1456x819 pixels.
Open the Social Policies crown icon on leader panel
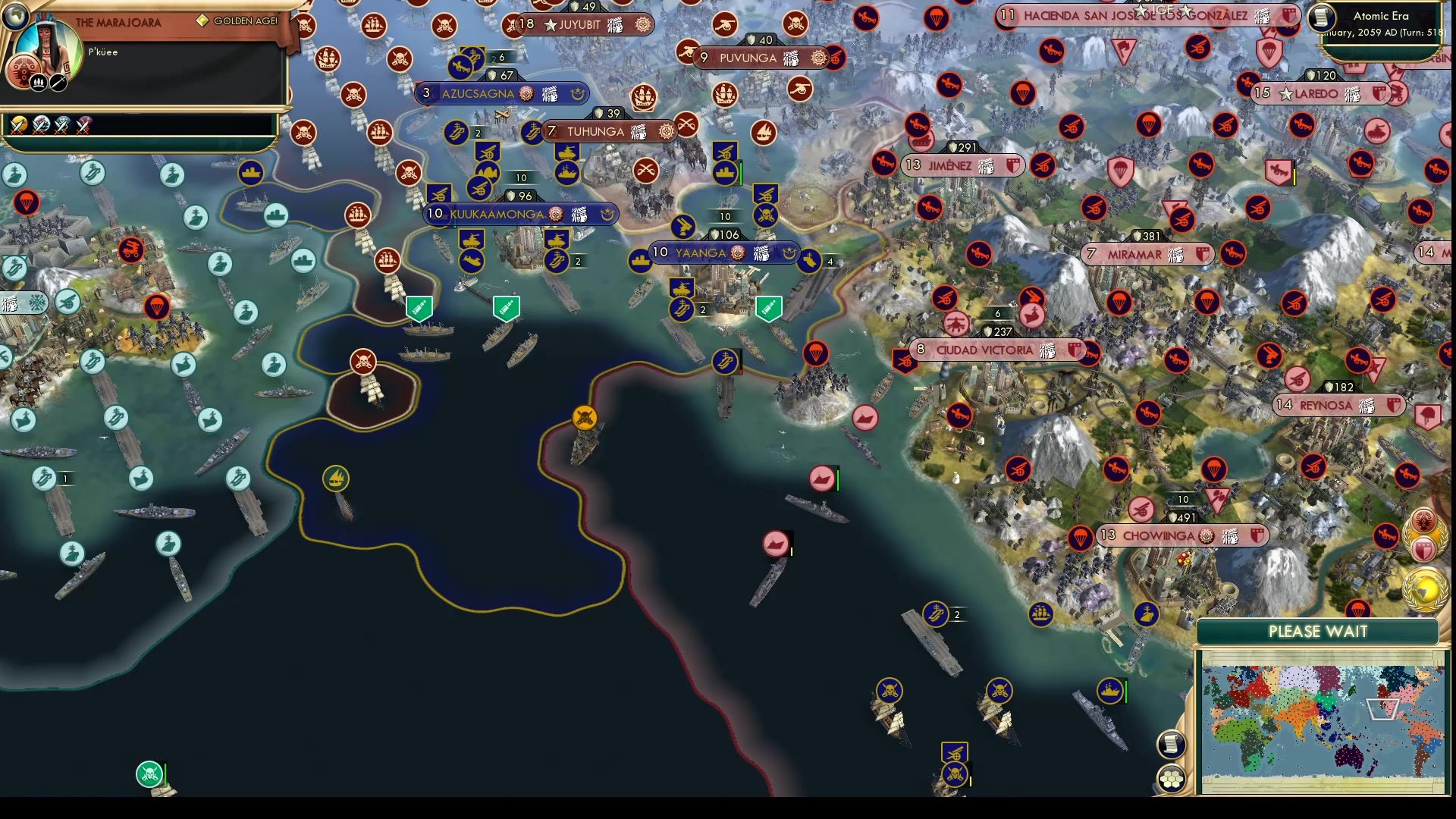pyautogui.click(x=39, y=83)
